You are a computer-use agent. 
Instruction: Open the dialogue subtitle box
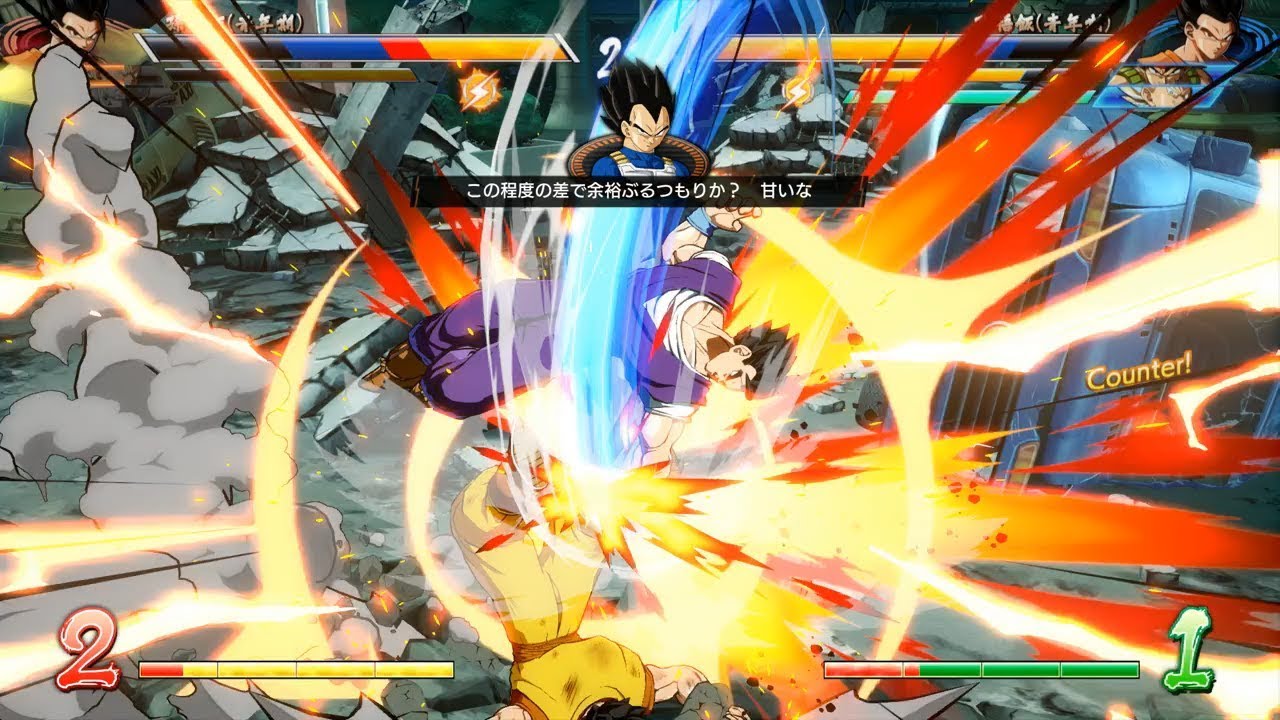[640, 188]
